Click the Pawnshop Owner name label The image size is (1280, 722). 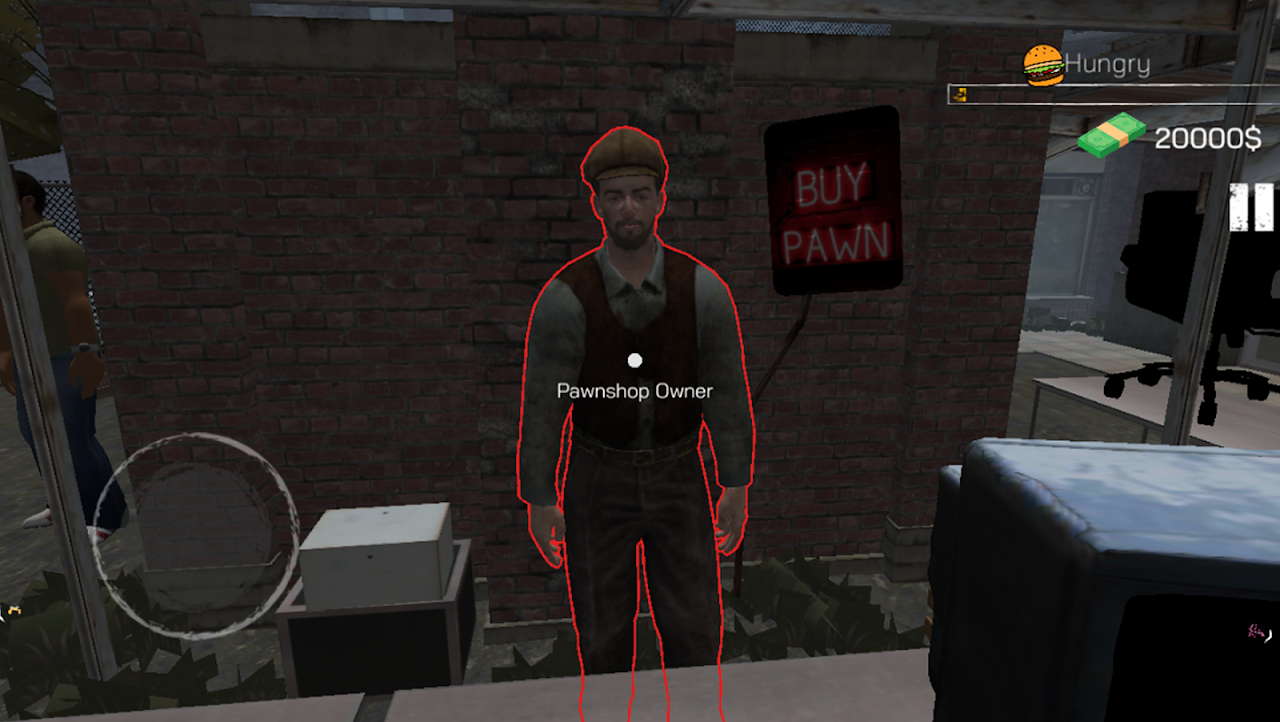(x=634, y=390)
